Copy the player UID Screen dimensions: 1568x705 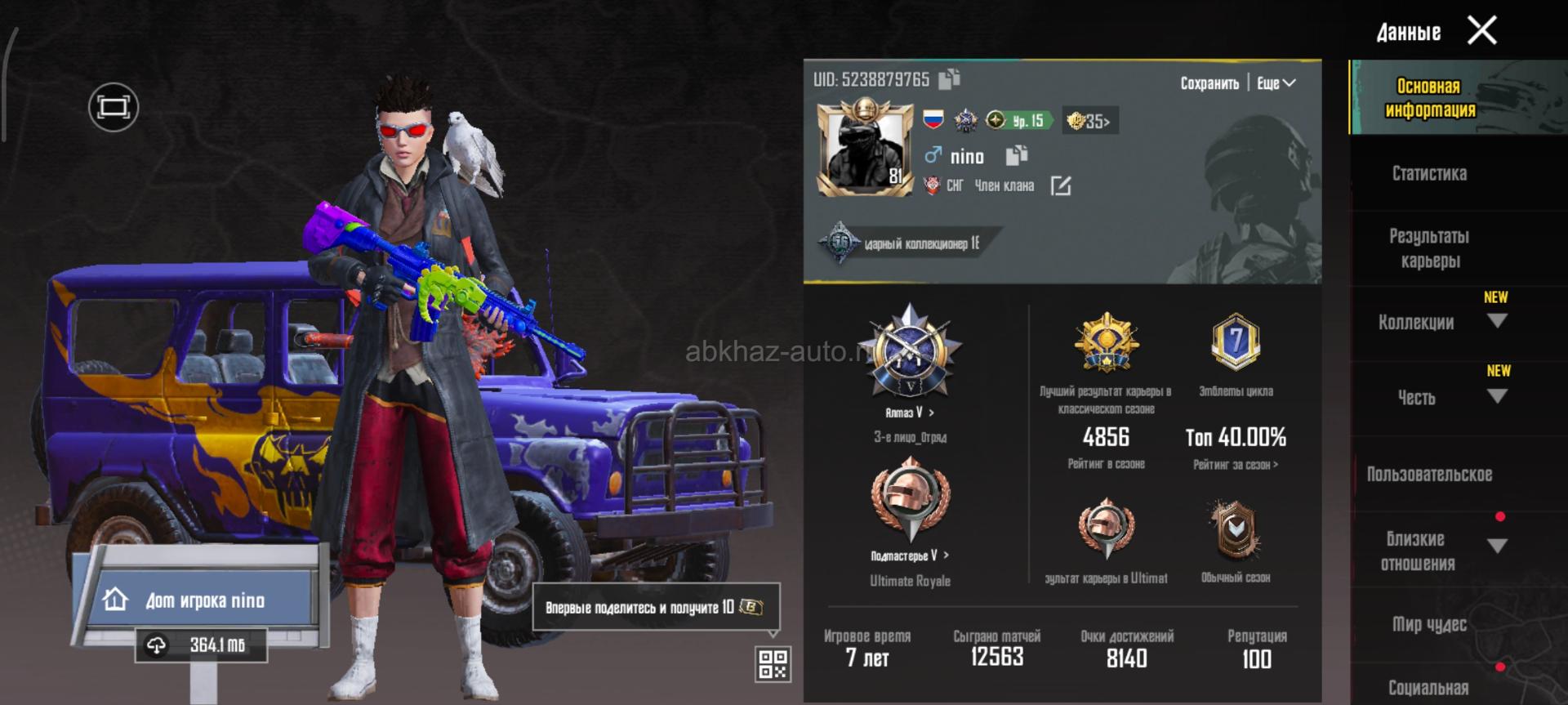click(949, 79)
